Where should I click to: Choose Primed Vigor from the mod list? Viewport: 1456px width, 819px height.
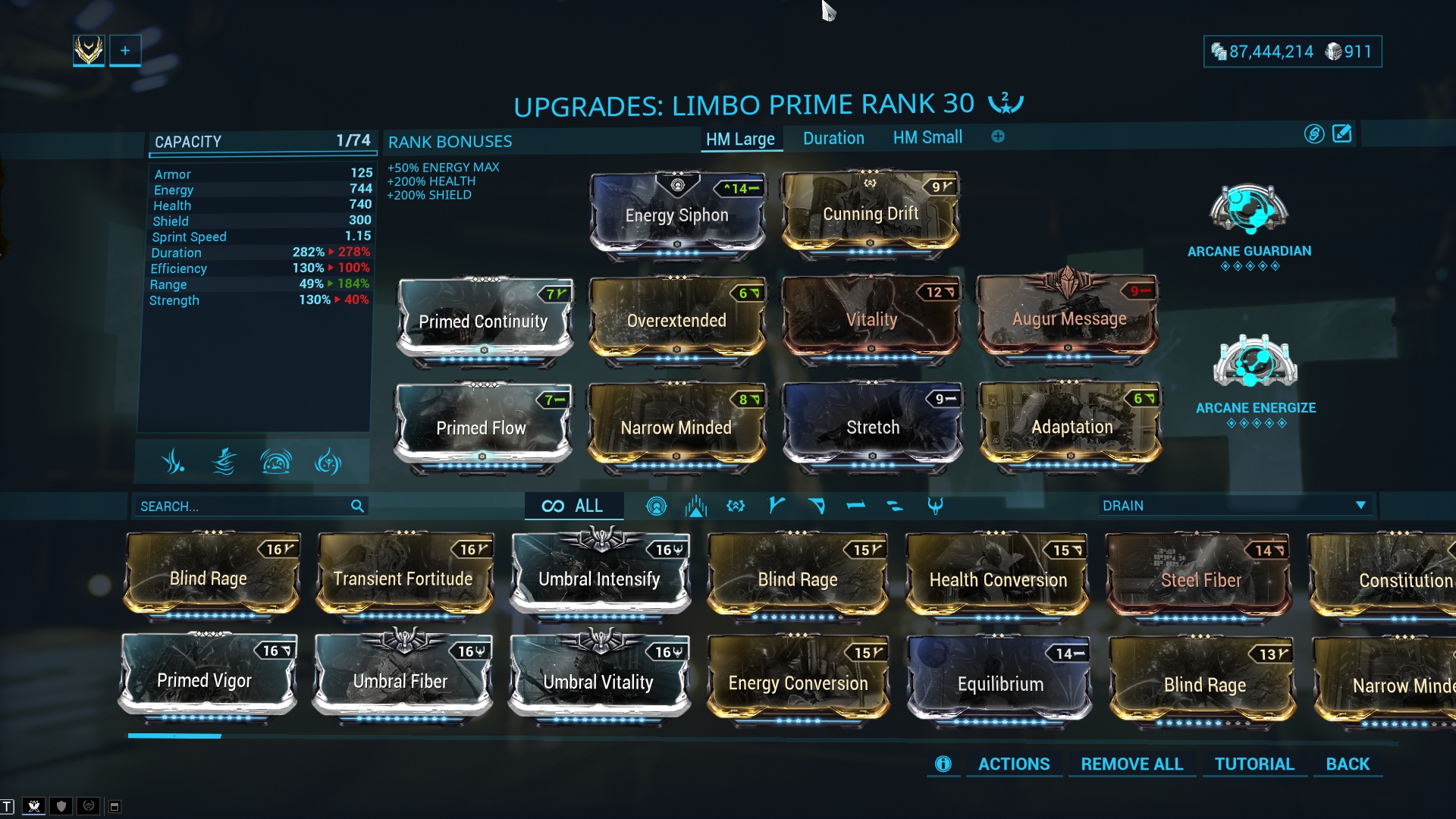click(205, 680)
